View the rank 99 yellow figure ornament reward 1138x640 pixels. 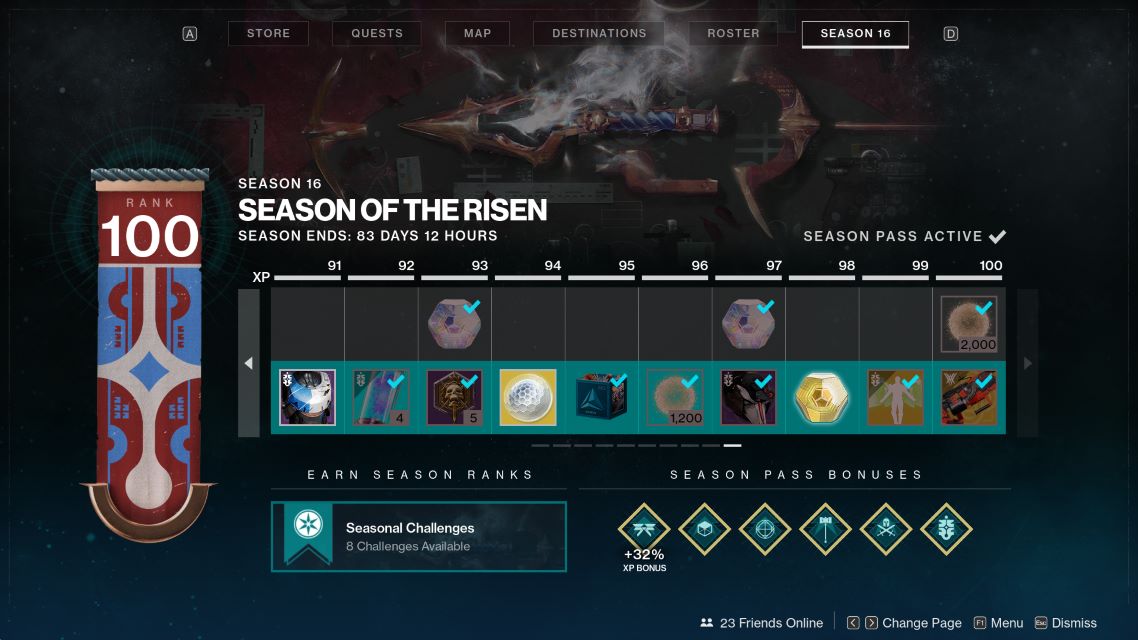tap(895, 397)
